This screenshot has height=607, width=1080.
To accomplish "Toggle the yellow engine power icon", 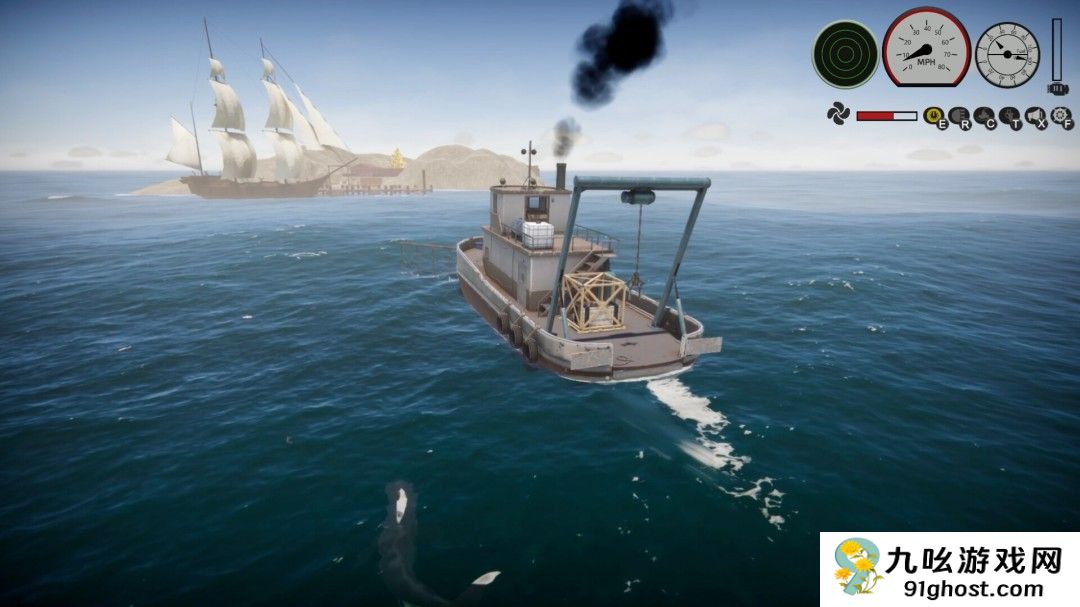I will pyautogui.click(x=933, y=116).
